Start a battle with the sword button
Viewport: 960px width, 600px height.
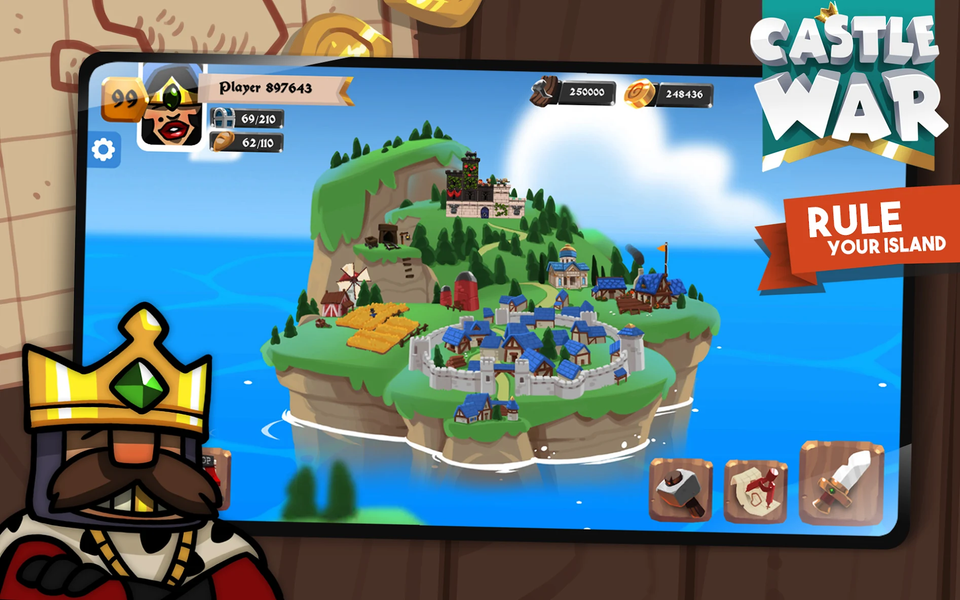(x=841, y=485)
